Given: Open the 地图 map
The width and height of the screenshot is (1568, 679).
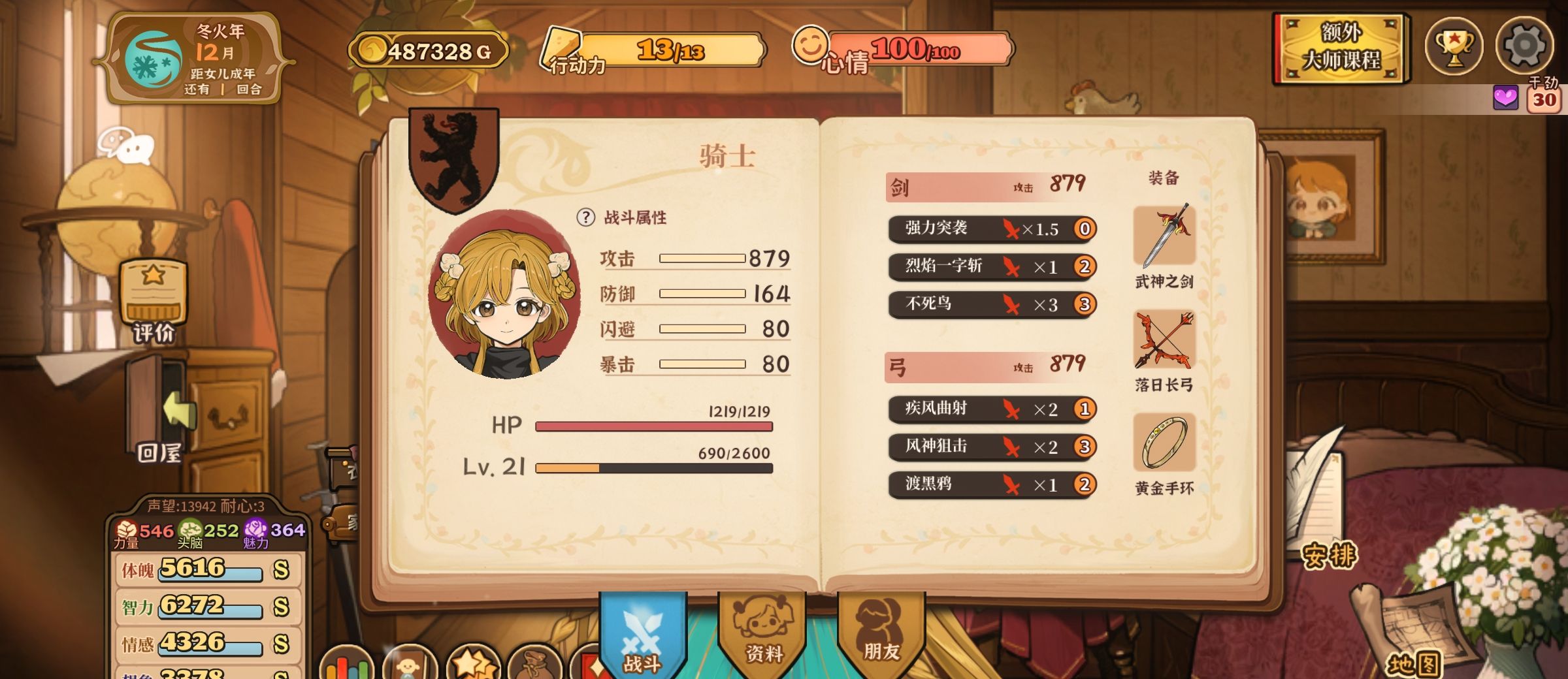Looking at the screenshot, I should click(1413, 663).
